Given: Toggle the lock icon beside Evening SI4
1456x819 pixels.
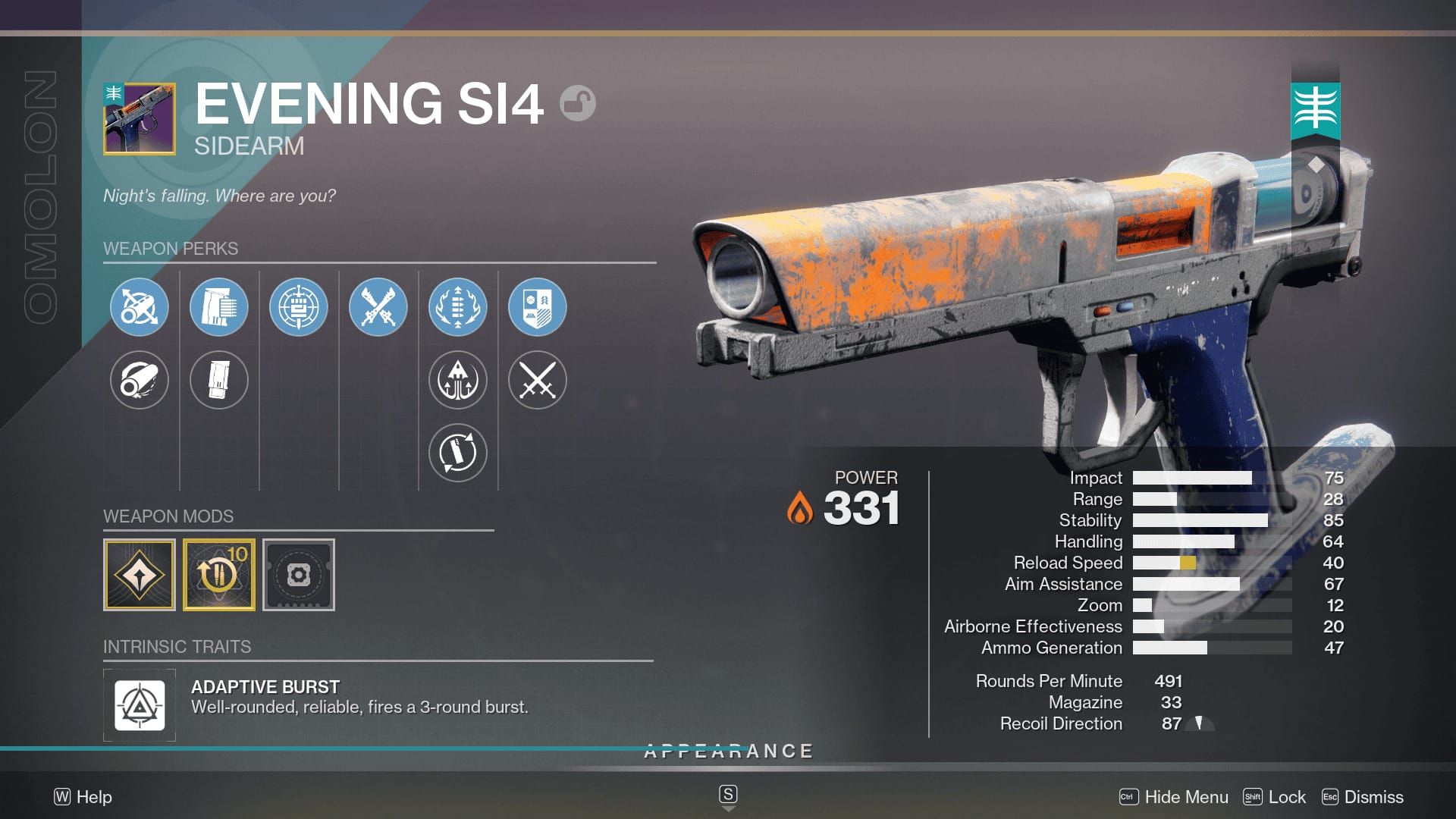Looking at the screenshot, I should [578, 103].
